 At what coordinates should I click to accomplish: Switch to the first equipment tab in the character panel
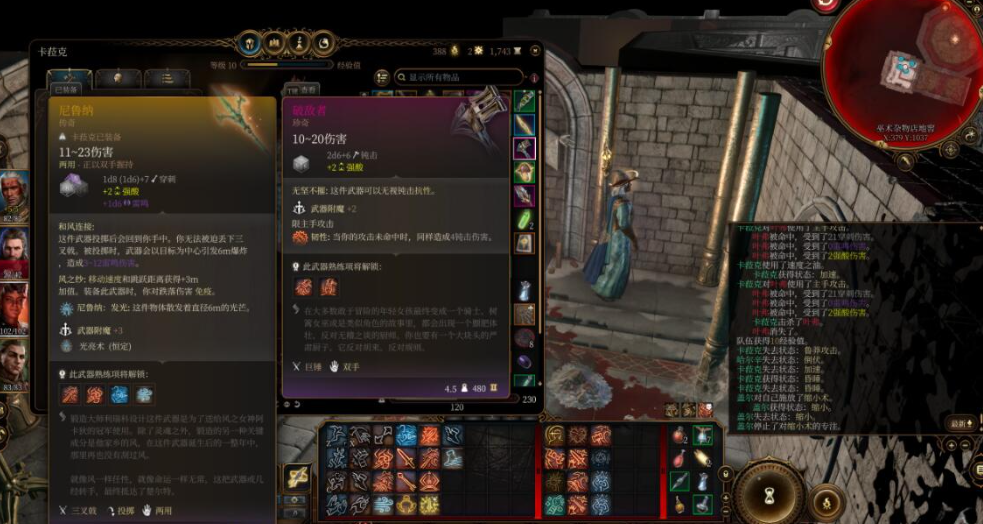coord(69,78)
